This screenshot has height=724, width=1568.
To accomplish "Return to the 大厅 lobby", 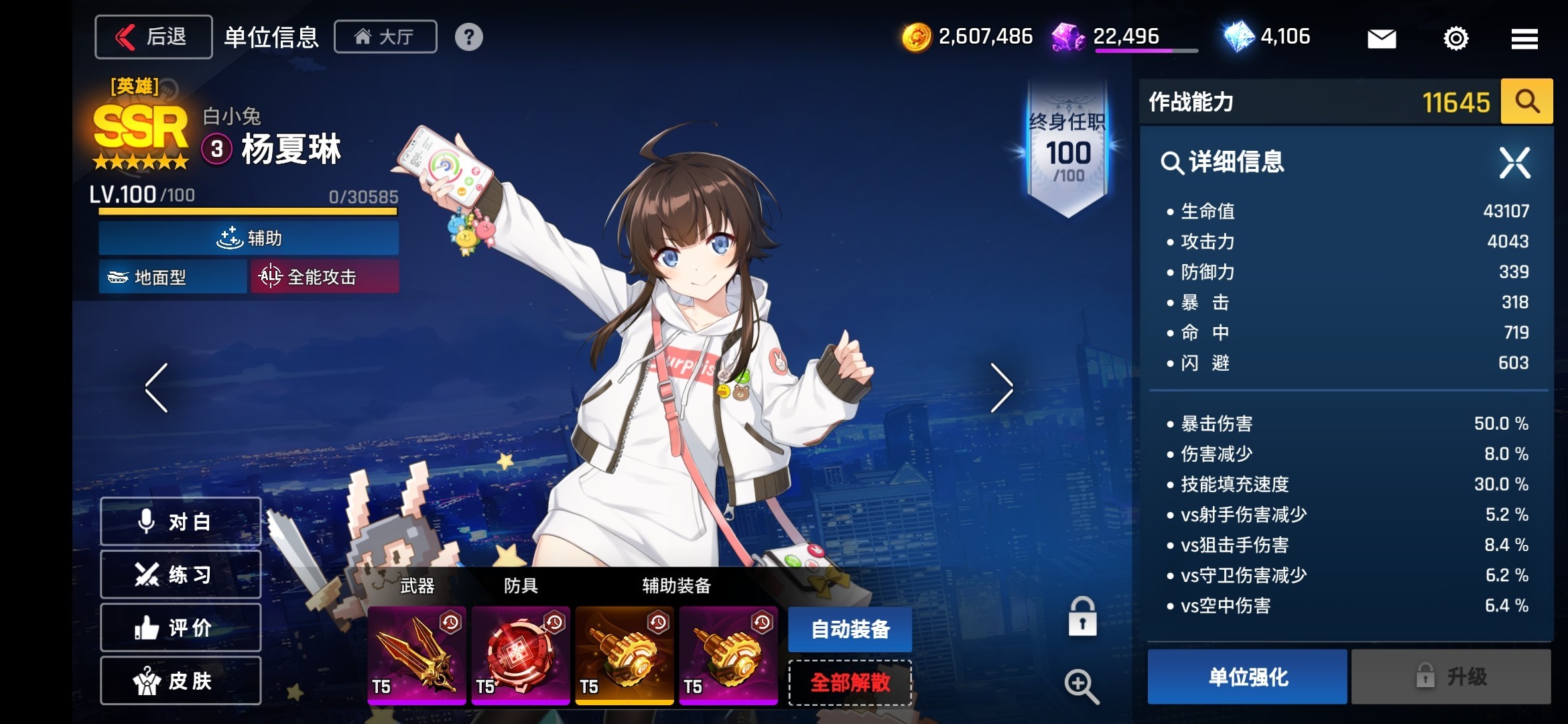I will (385, 37).
